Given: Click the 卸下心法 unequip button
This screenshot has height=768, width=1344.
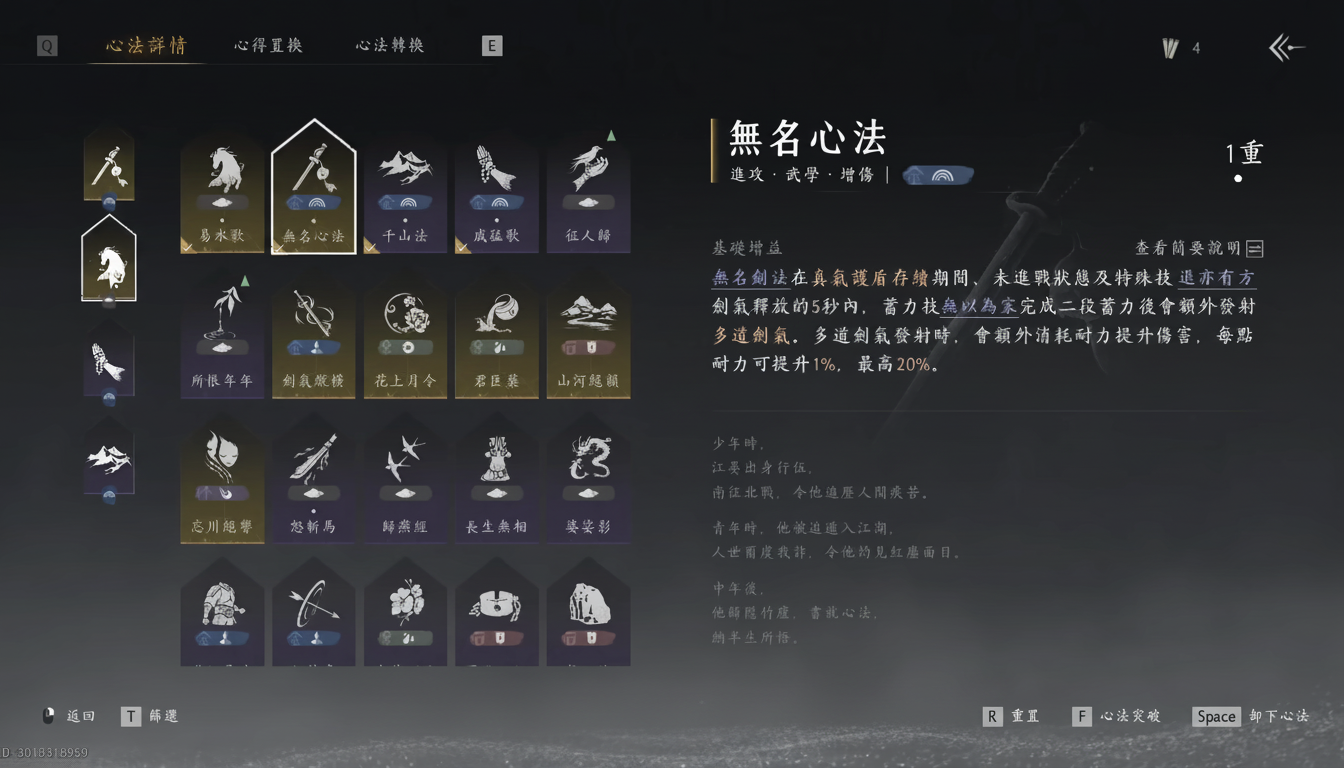Looking at the screenshot, I should [1252, 716].
